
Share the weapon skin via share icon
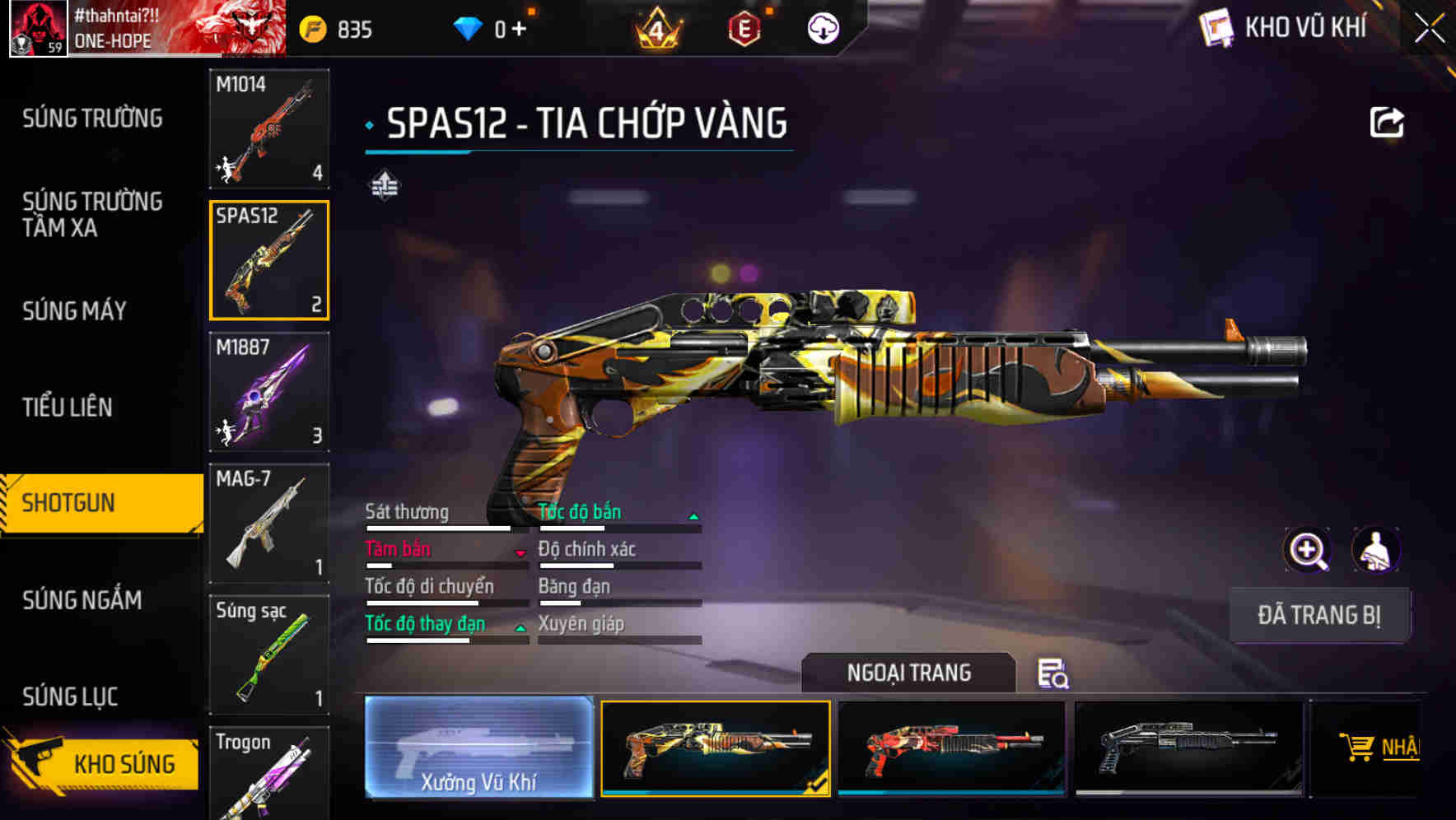tap(1387, 123)
